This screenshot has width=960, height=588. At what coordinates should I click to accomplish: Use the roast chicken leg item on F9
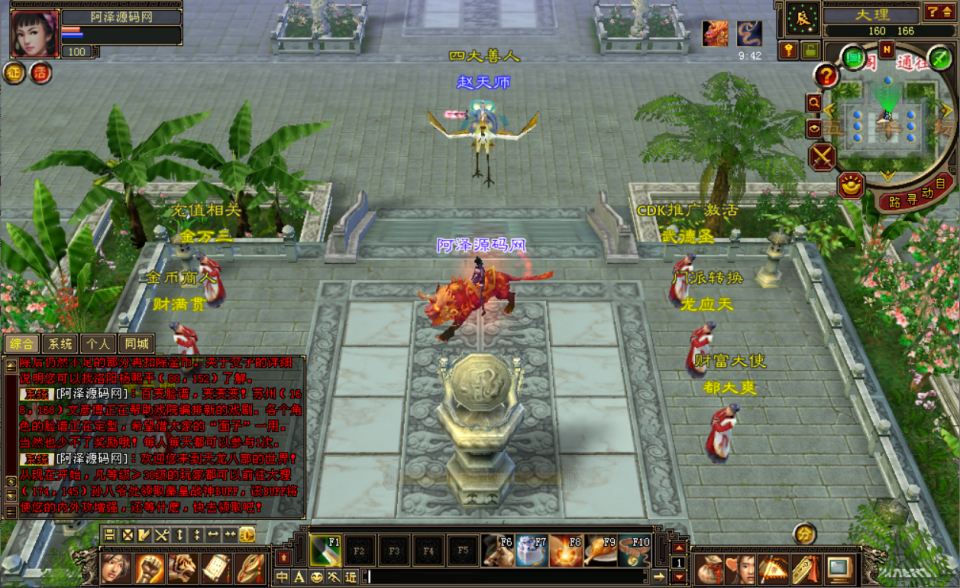598,550
